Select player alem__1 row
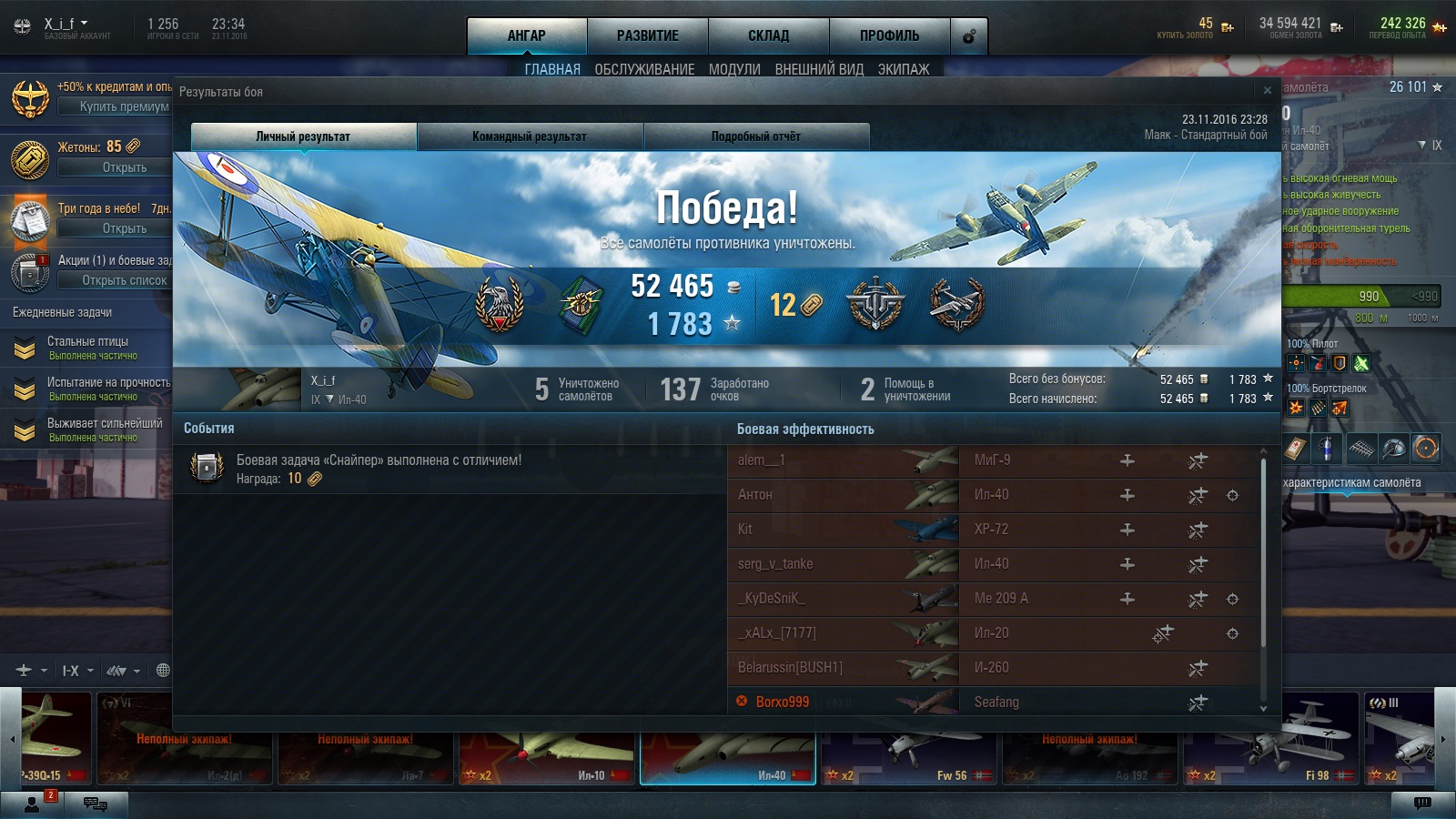This screenshot has width=1456, height=819. (x=842, y=460)
